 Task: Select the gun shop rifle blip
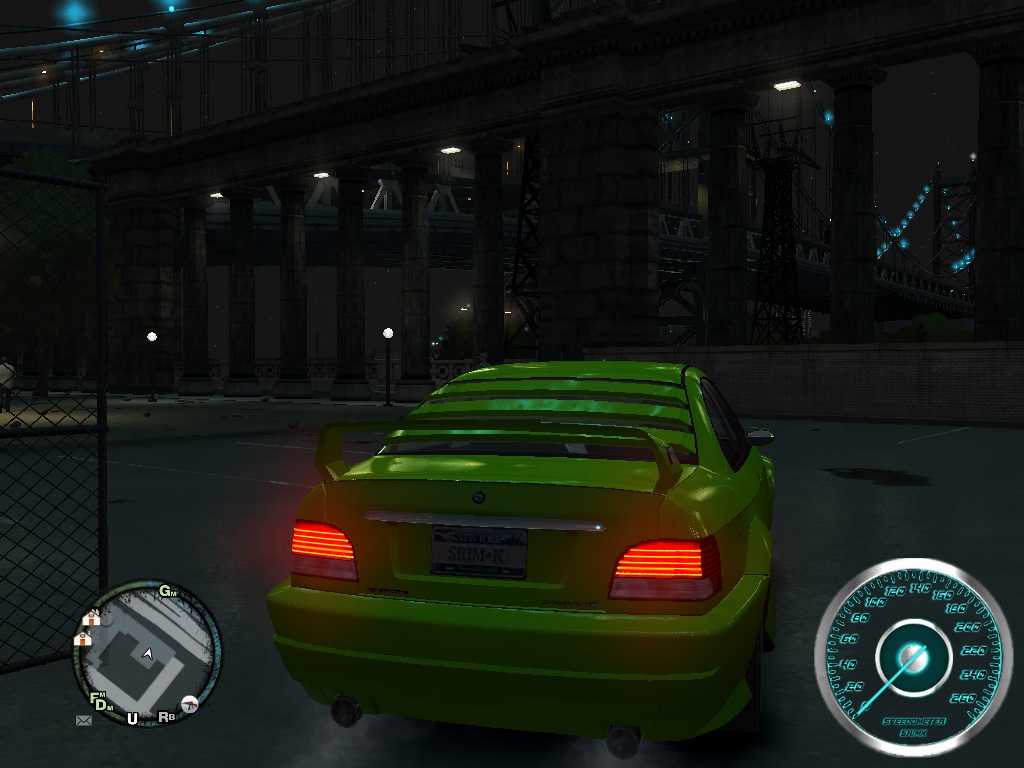click(188, 704)
